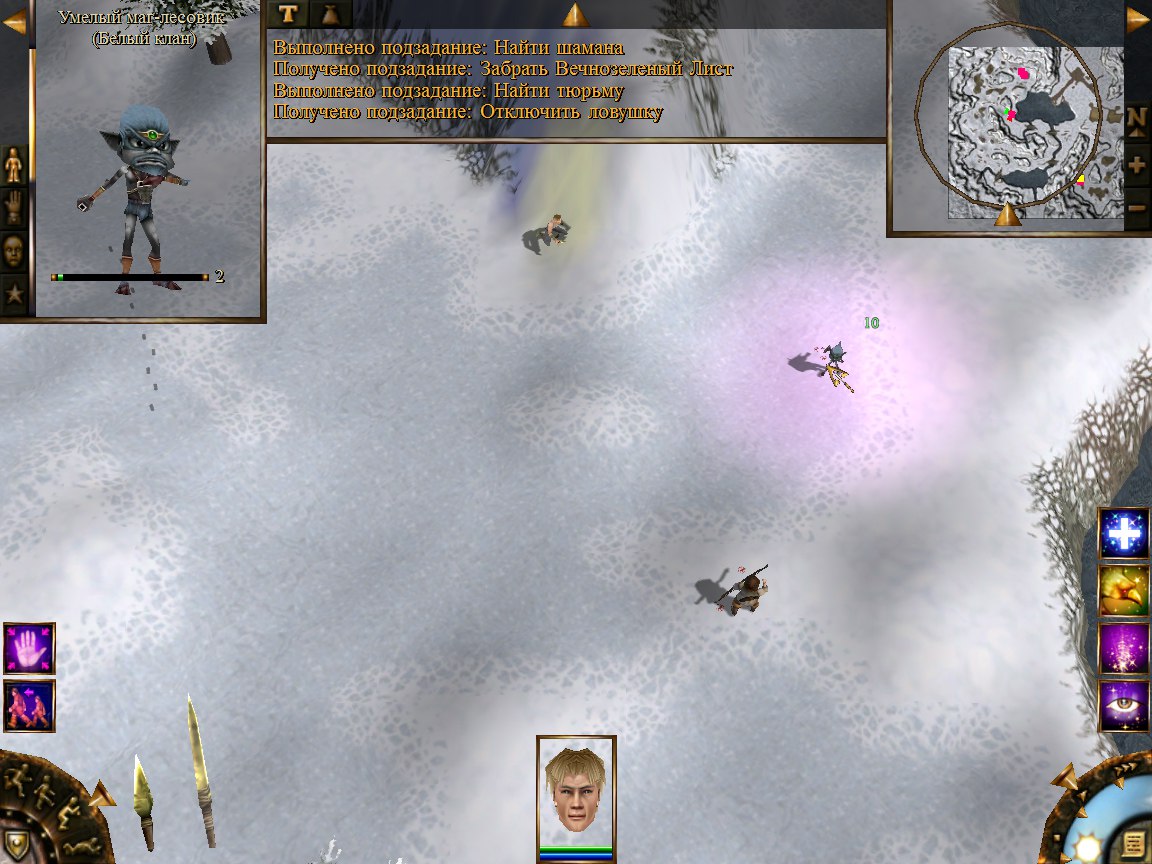
Task: Zoom out the minimap with minus button
Action: click(1137, 208)
